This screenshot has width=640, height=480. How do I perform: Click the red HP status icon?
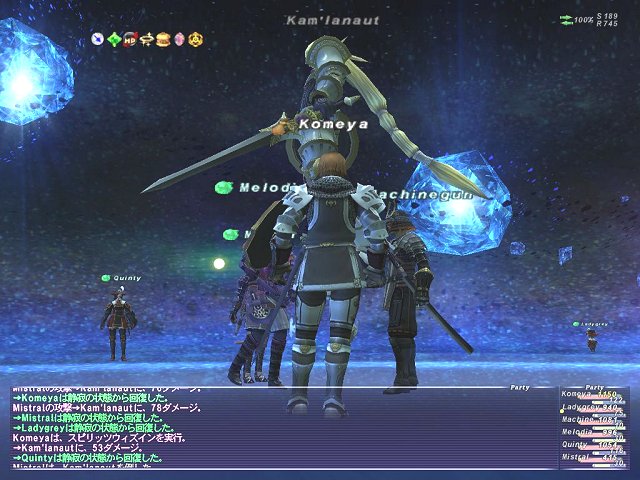[x=130, y=39]
